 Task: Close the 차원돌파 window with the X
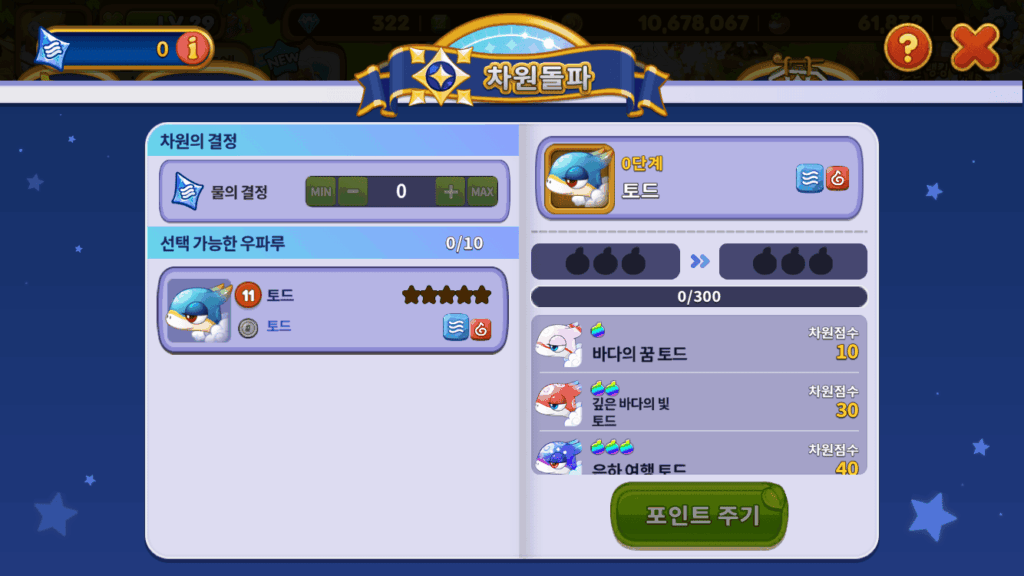click(x=974, y=47)
